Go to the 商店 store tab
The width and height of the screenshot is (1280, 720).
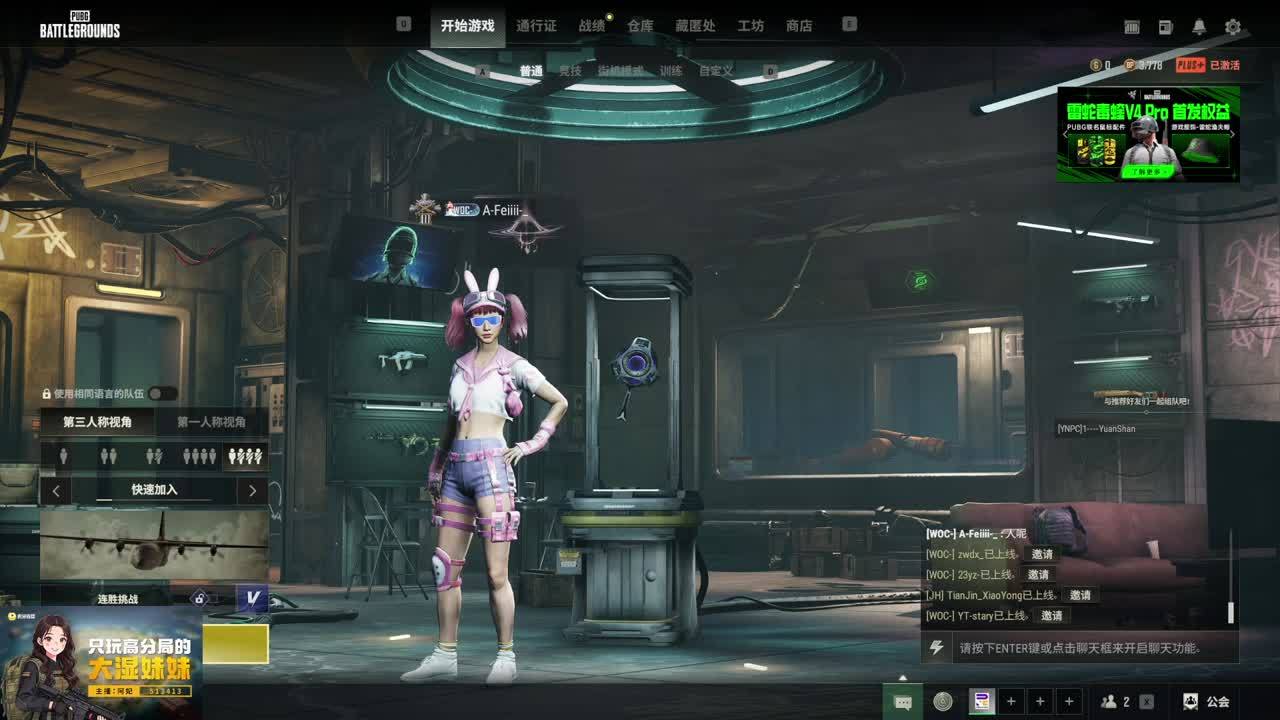pyautogui.click(x=799, y=26)
